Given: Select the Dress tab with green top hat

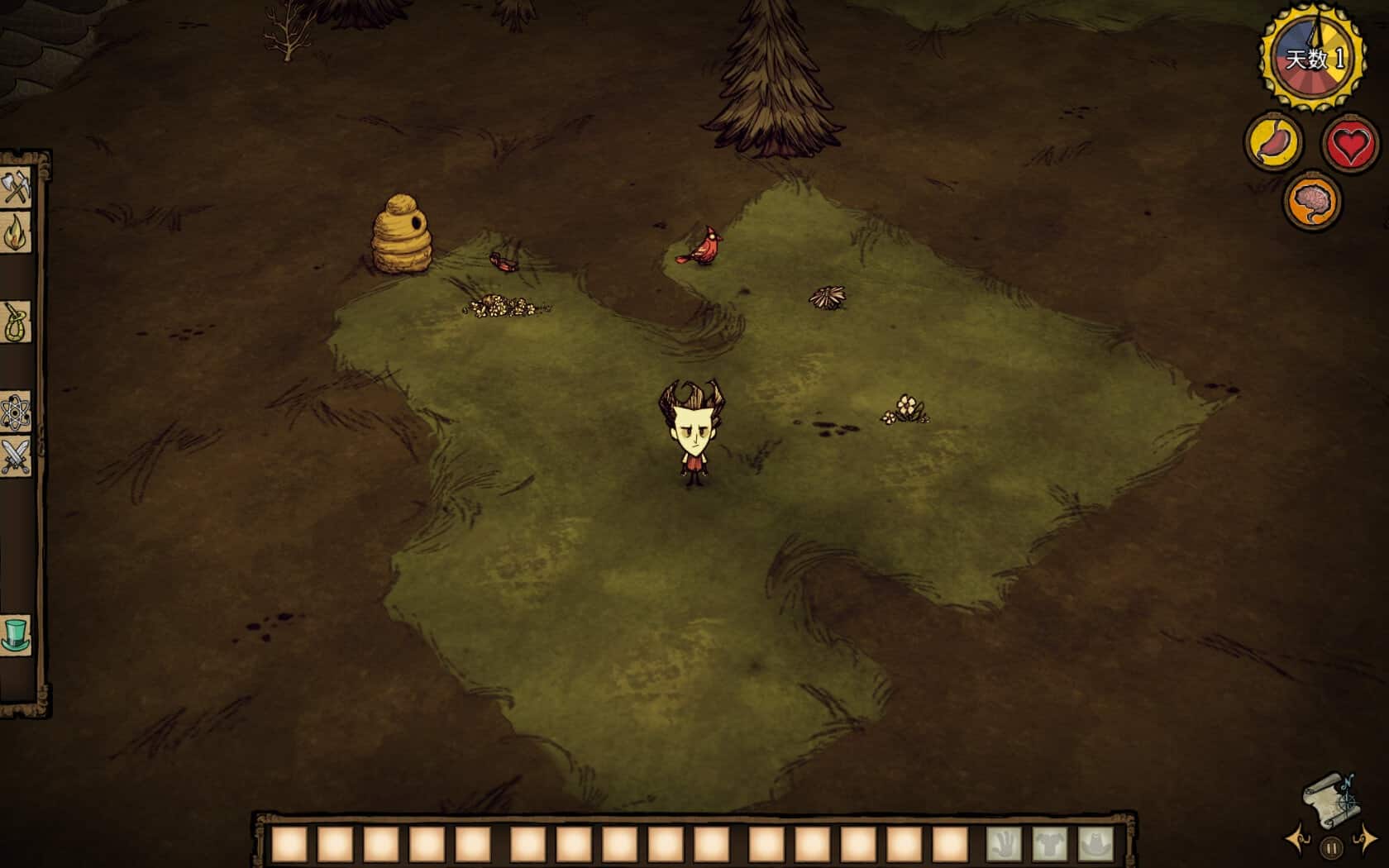Looking at the screenshot, I should click(x=16, y=635).
